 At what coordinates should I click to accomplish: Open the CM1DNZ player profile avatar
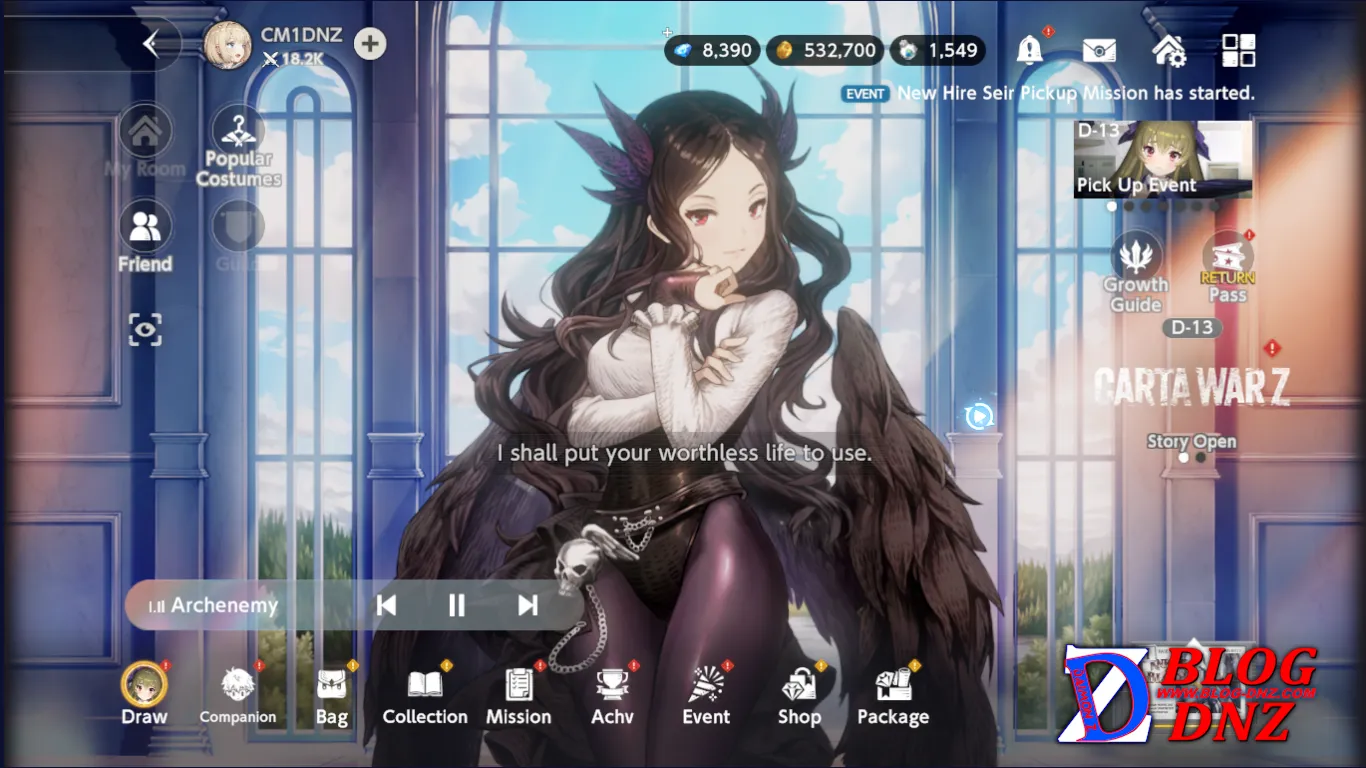click(227, 45)
